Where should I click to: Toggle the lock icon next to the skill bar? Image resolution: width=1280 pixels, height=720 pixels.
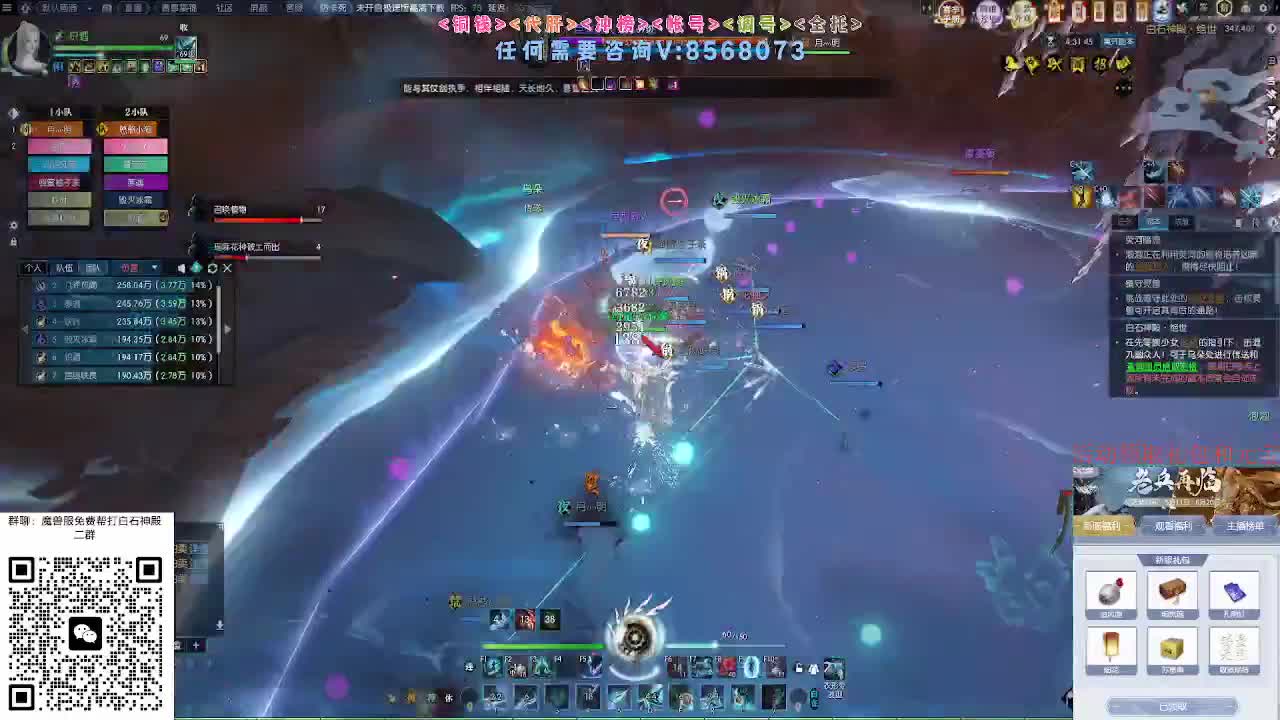point(797,666)
